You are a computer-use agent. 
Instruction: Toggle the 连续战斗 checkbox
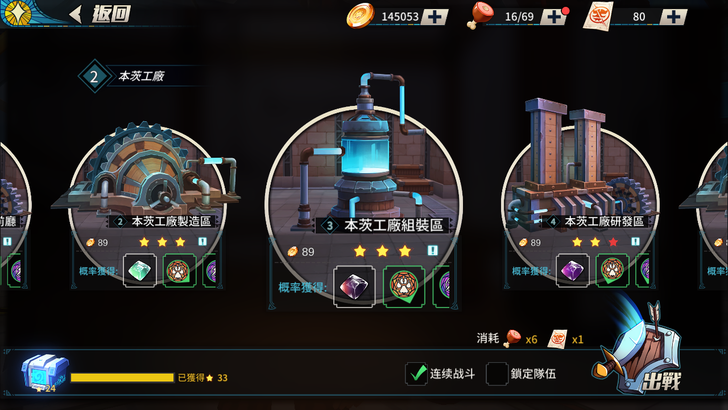point(417,374)
